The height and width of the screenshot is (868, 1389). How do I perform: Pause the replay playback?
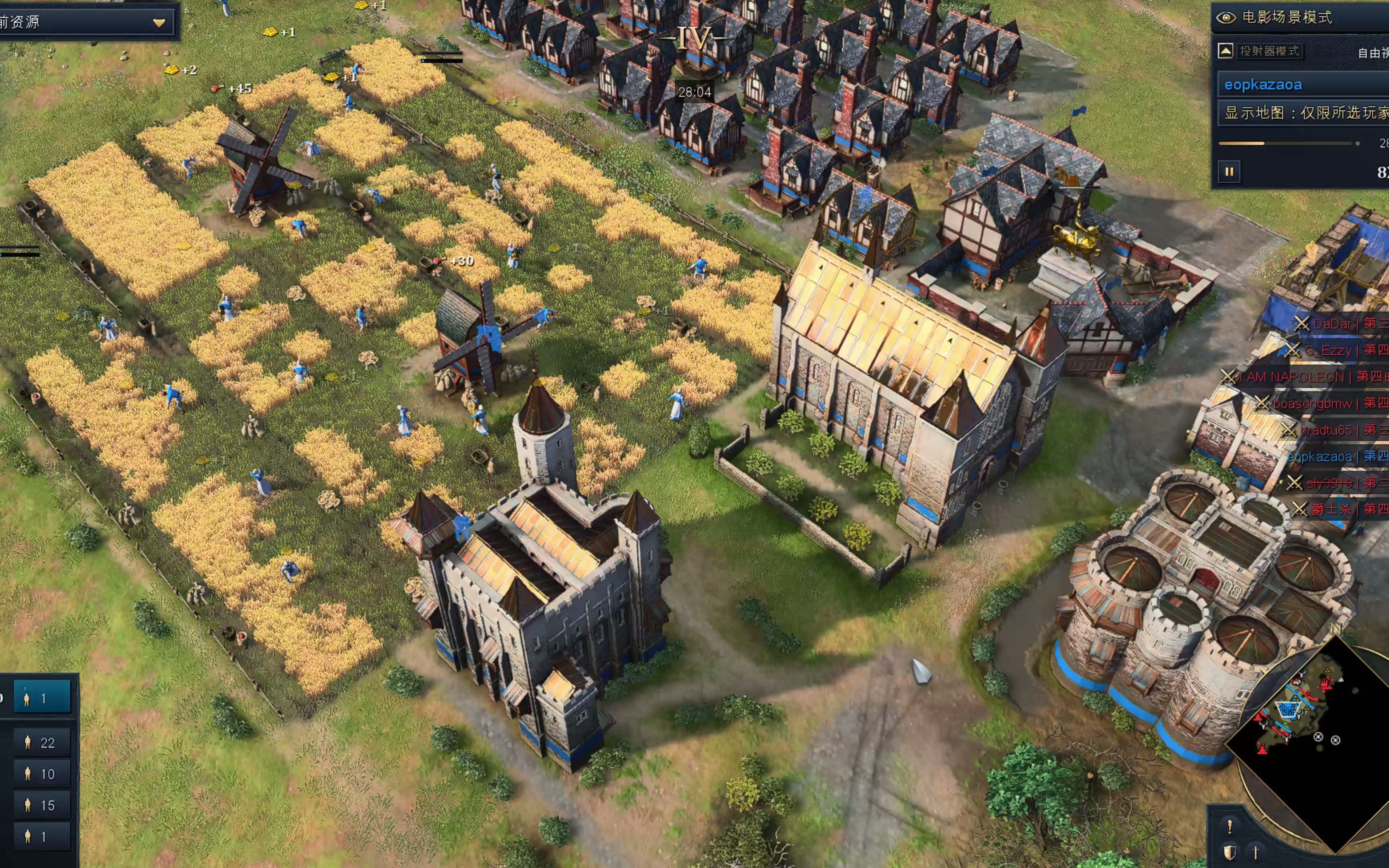[1229, 172]
